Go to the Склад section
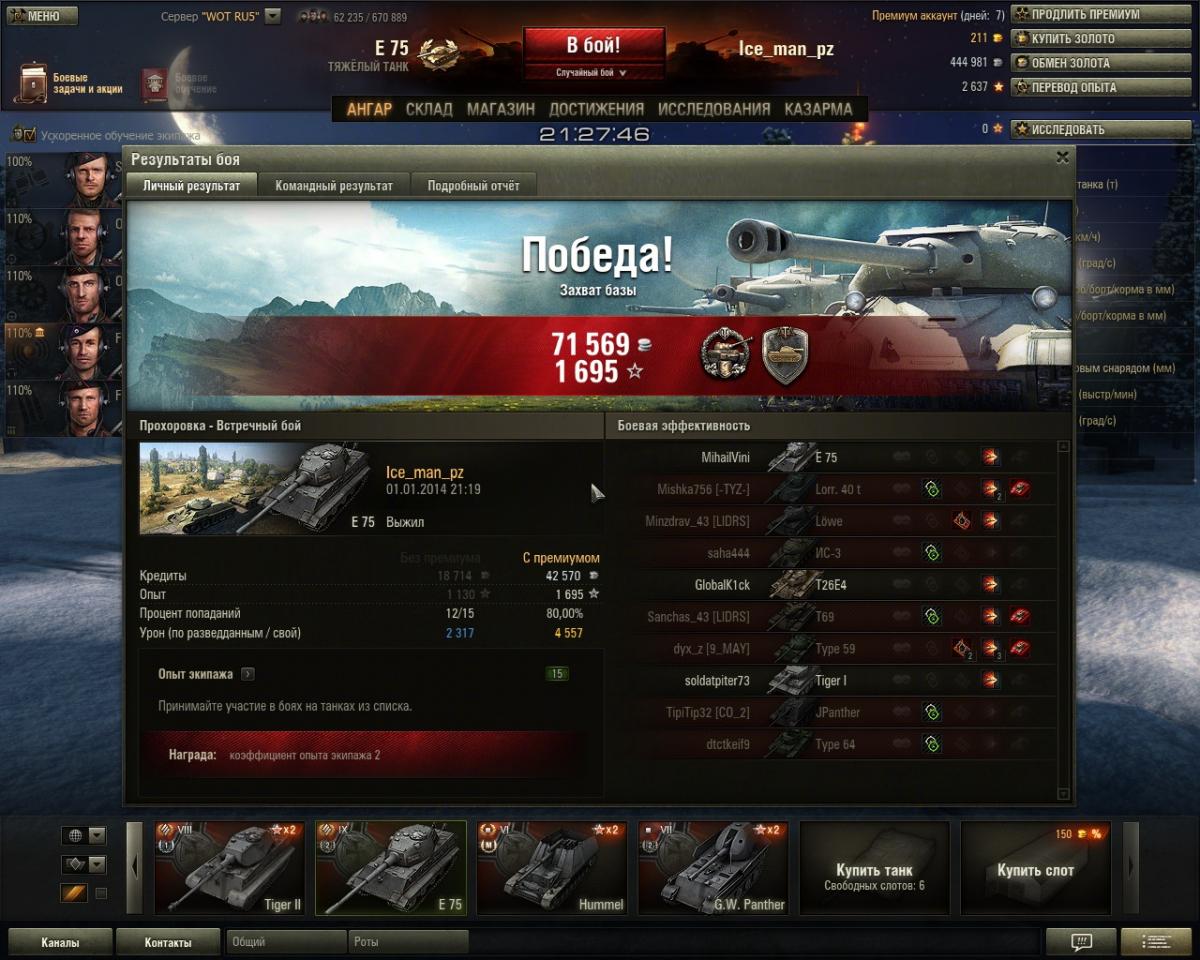This screenshot has height=960, width=1200. click(429, 109)
